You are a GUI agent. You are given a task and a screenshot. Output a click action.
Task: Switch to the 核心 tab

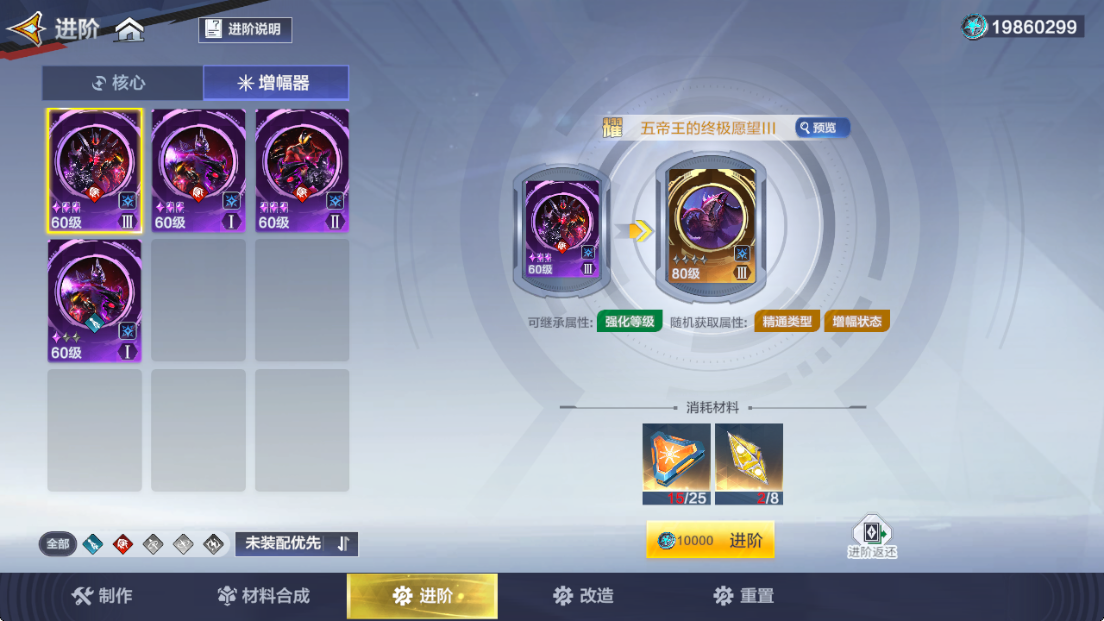click(x=122, y=83)
